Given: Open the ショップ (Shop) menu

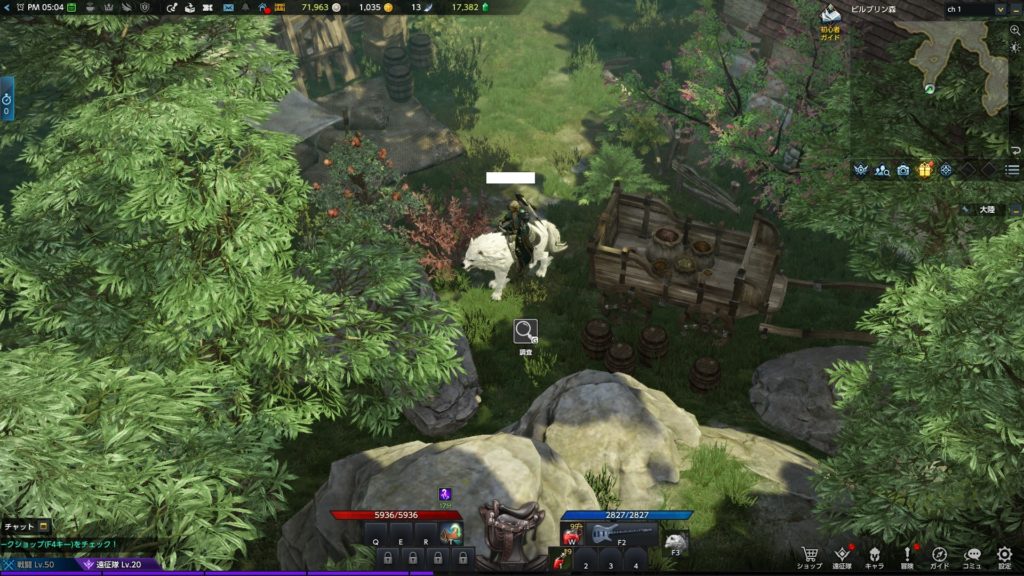Looking at the screenshot, I should pyautogui.click(x=810, y=554).
